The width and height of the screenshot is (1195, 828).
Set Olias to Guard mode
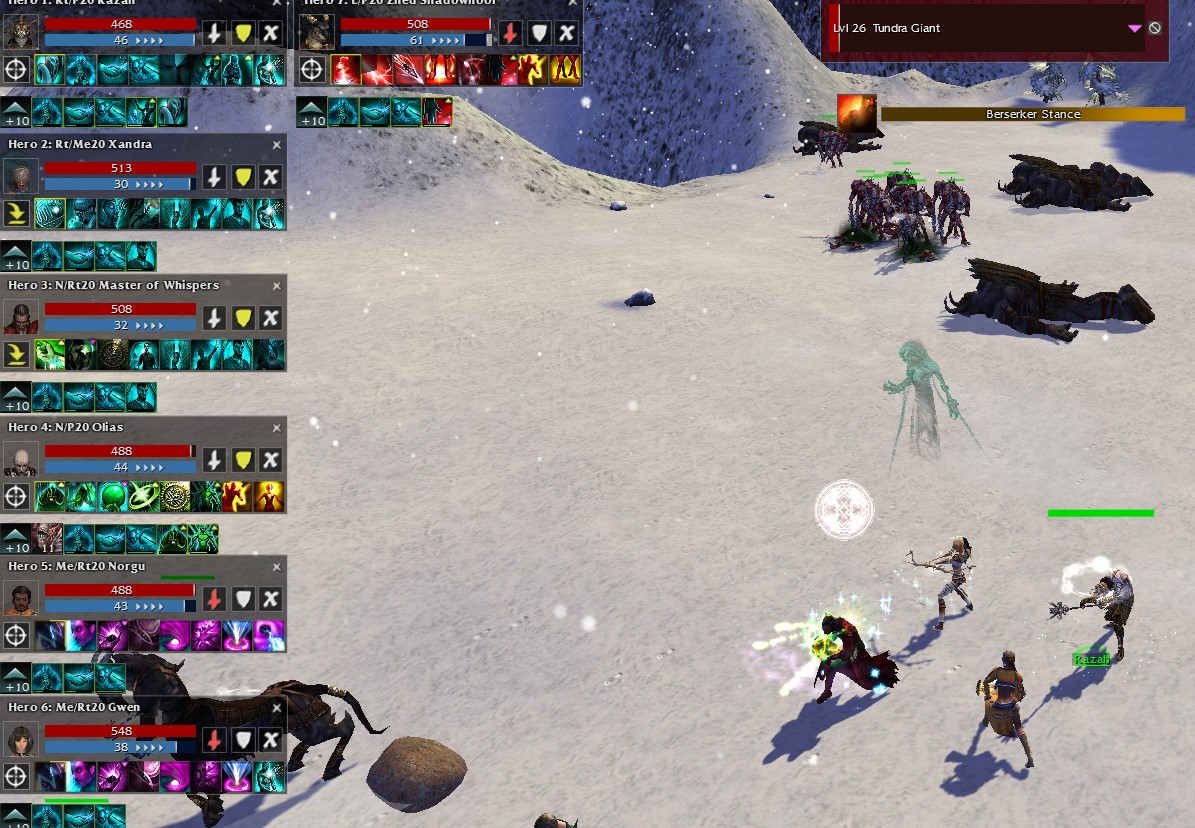[242, 459]
